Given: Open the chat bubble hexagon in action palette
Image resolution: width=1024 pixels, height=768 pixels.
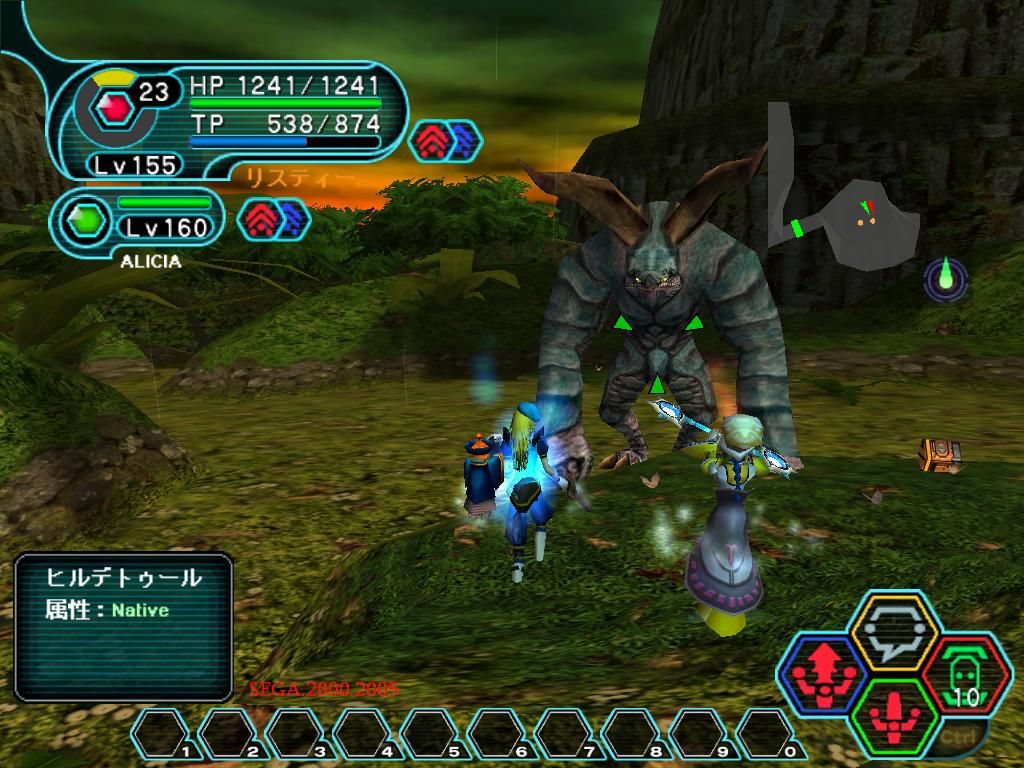Looking at the screenshot, I should tap(892, 630).
